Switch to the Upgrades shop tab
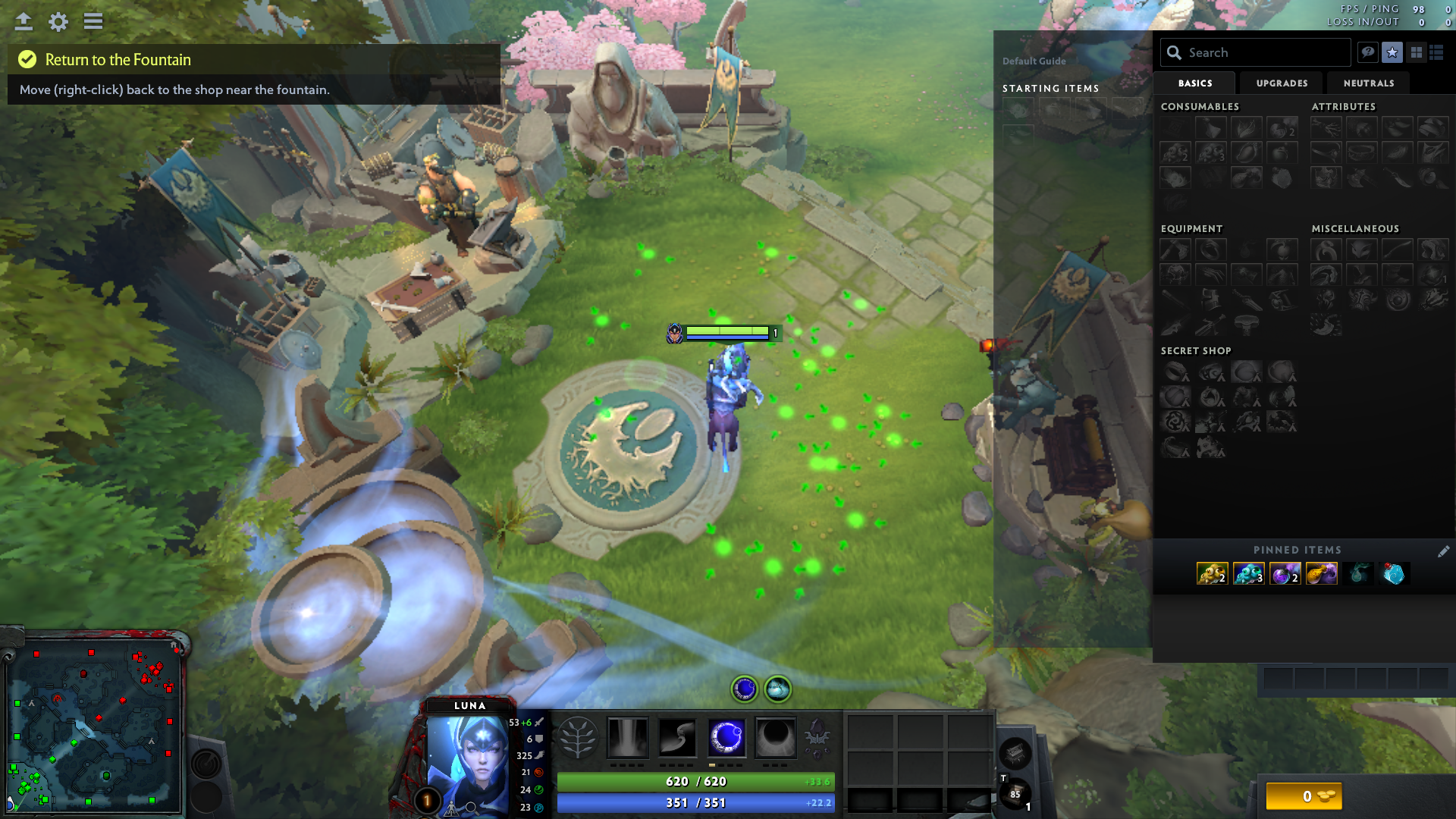Image resolution: width=1456 pixels, height=819 pixels. tap(1282, 83)
